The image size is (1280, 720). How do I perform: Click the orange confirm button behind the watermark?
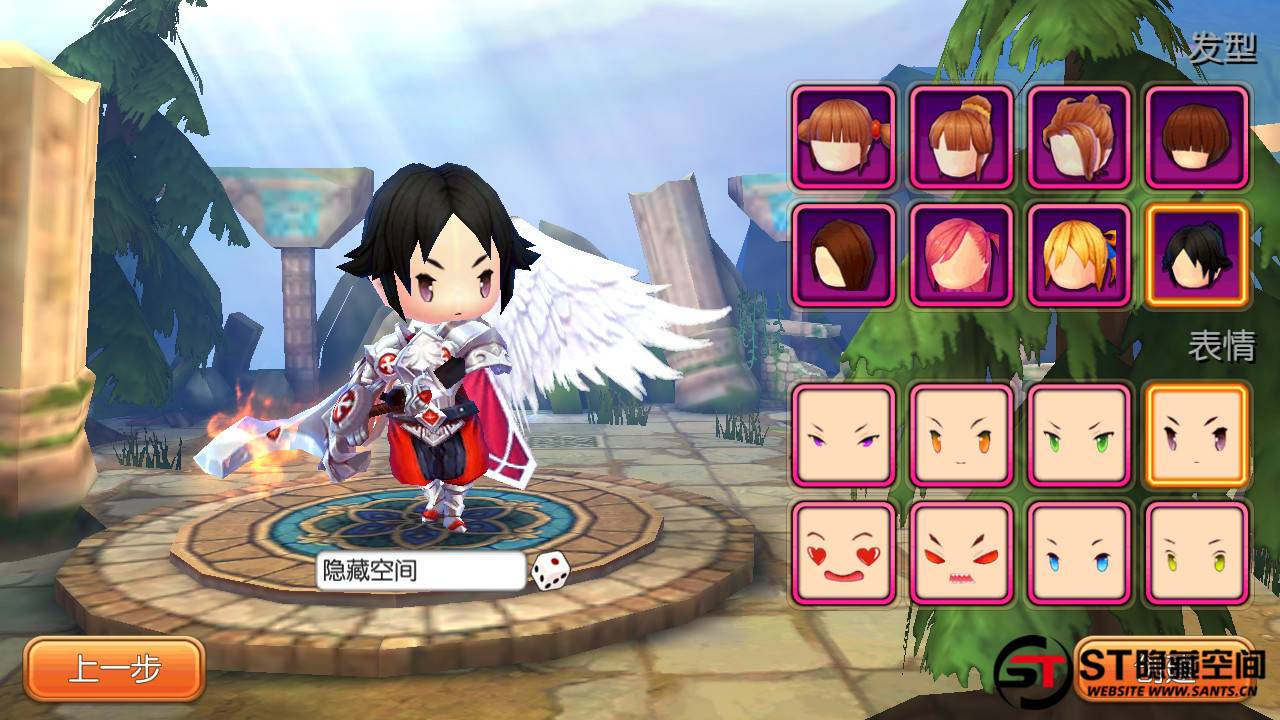coord(1164,667)
